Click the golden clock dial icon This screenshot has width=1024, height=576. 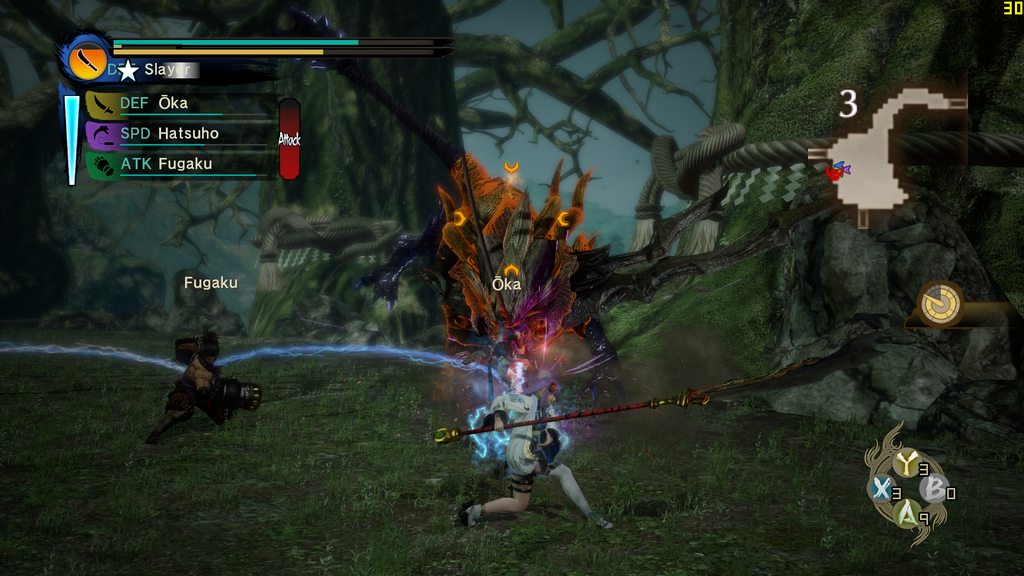pyautogui.click(x=940, y=302)
